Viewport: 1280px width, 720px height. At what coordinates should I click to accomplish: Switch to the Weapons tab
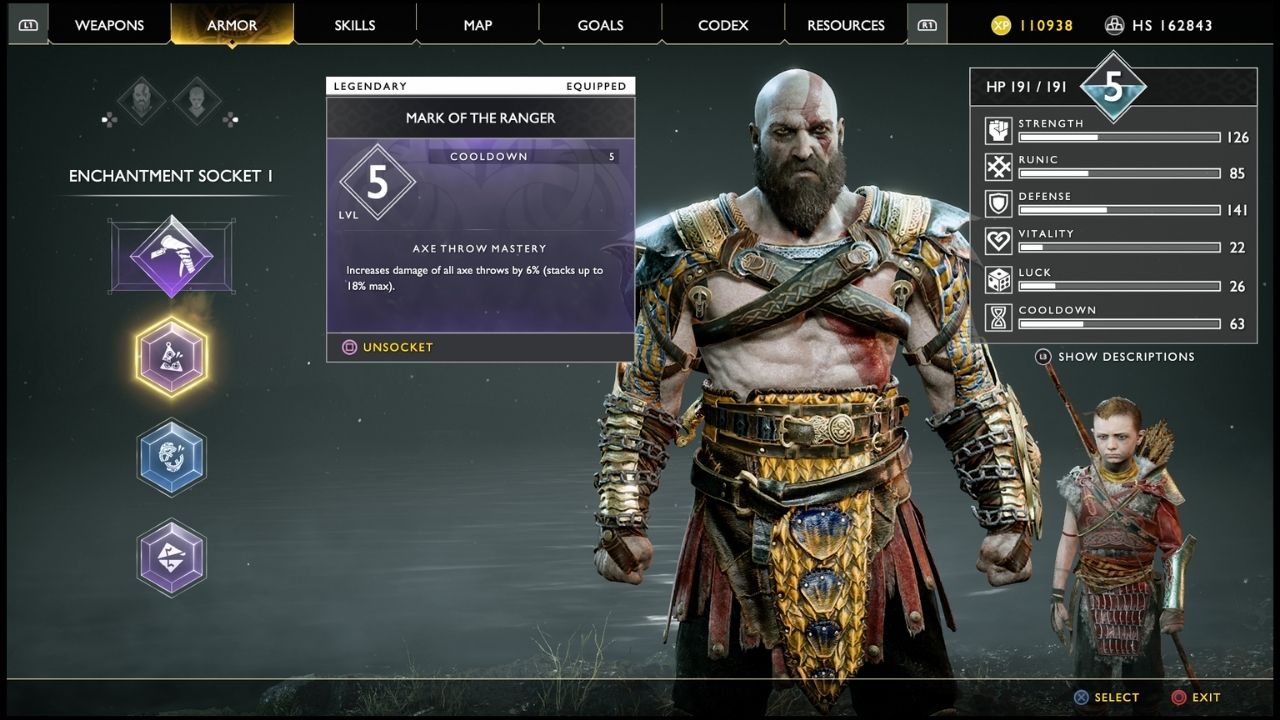pyautogui.click(x=109, y=25)
